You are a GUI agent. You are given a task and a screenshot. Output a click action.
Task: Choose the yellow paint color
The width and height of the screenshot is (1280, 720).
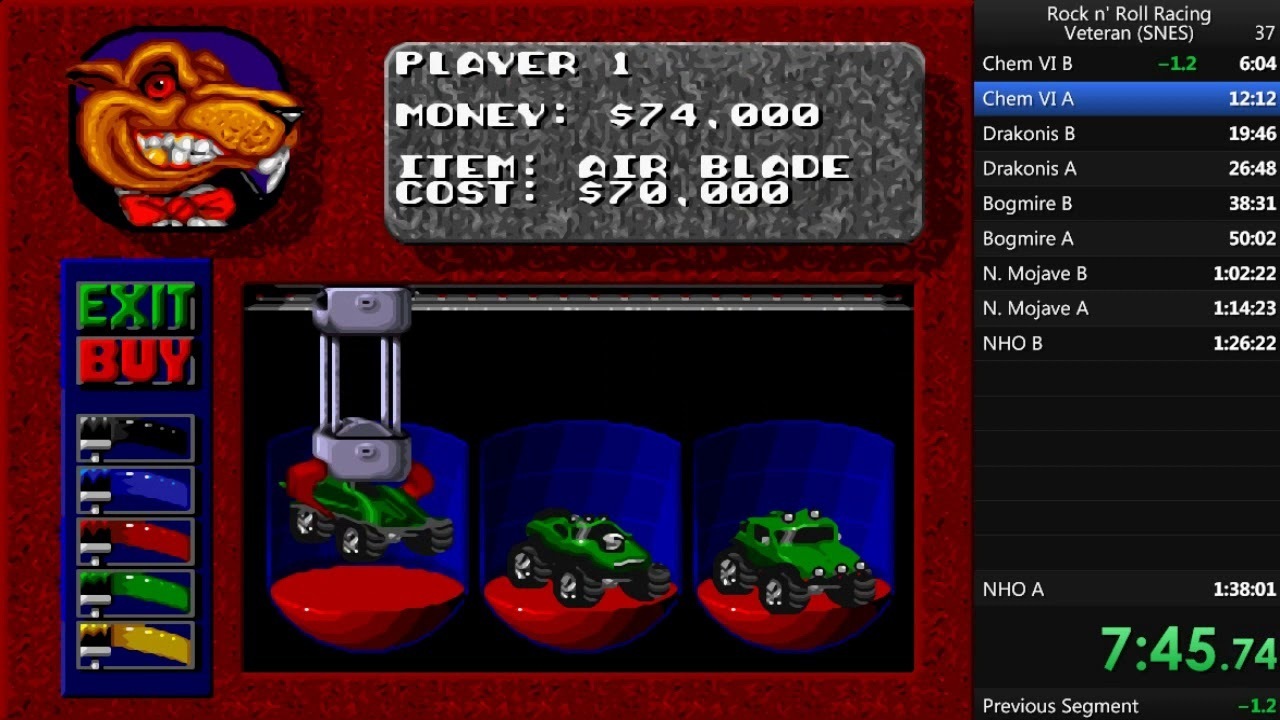[x=135, y=645]
